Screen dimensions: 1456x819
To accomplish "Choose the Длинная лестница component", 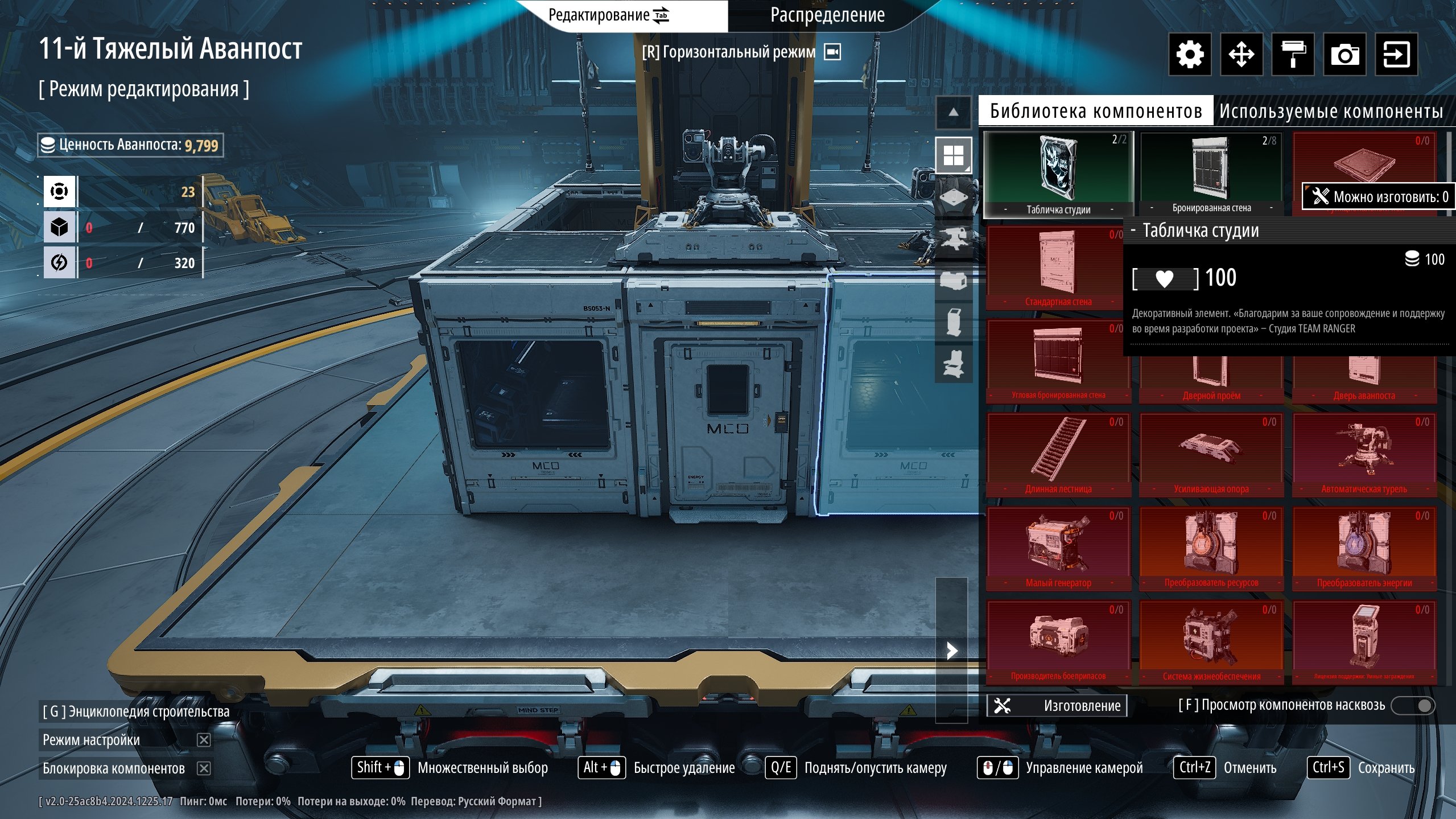I will click(1058, 454).
